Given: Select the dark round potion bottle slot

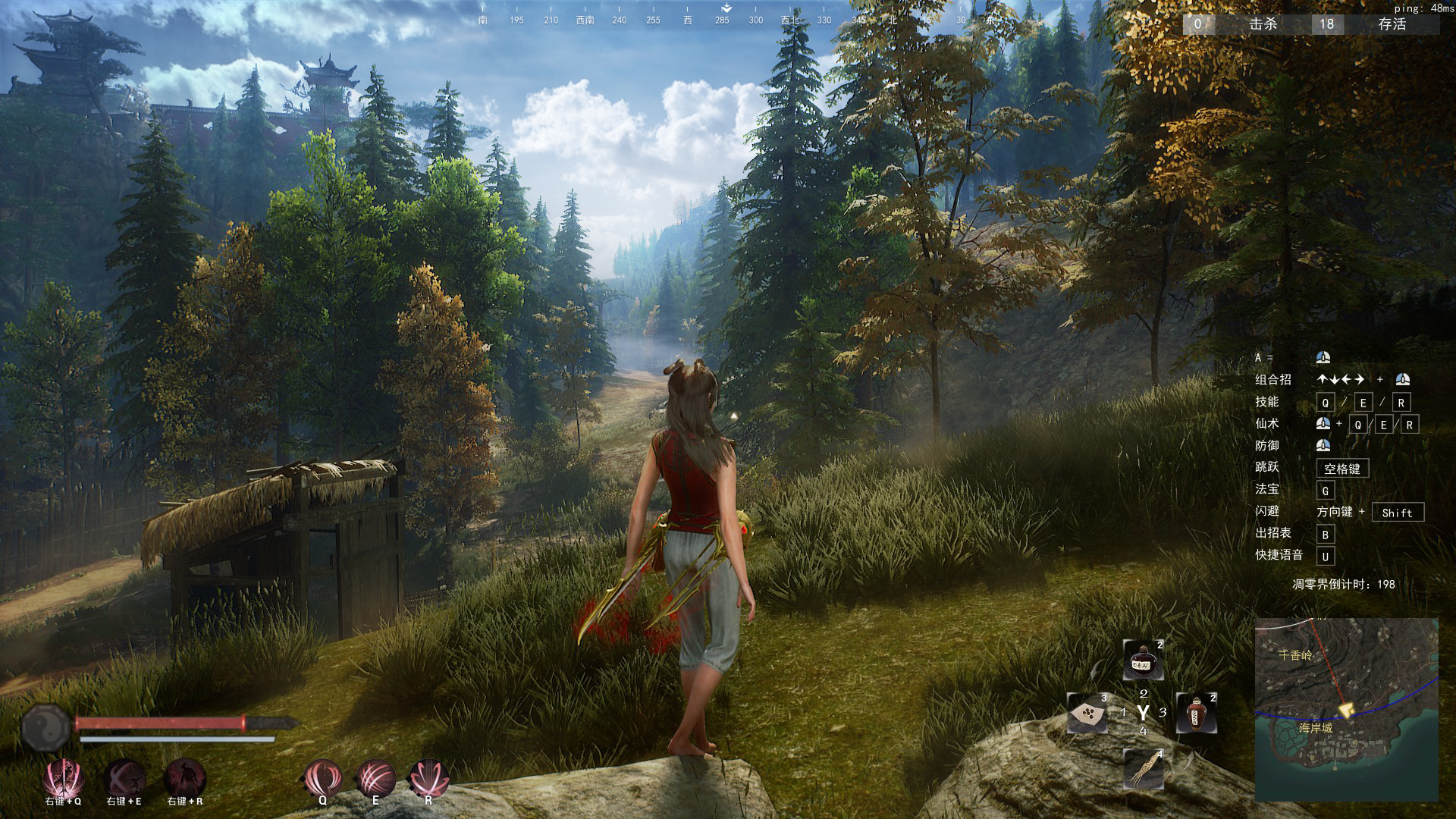Looking at the screenshot, I should point(1142,659).
